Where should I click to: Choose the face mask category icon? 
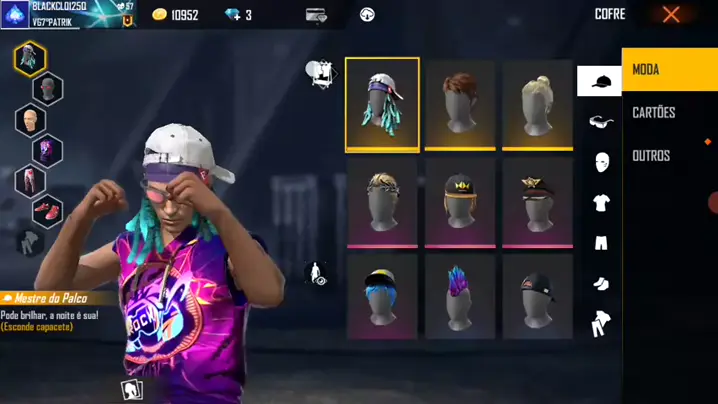(600, 162)
